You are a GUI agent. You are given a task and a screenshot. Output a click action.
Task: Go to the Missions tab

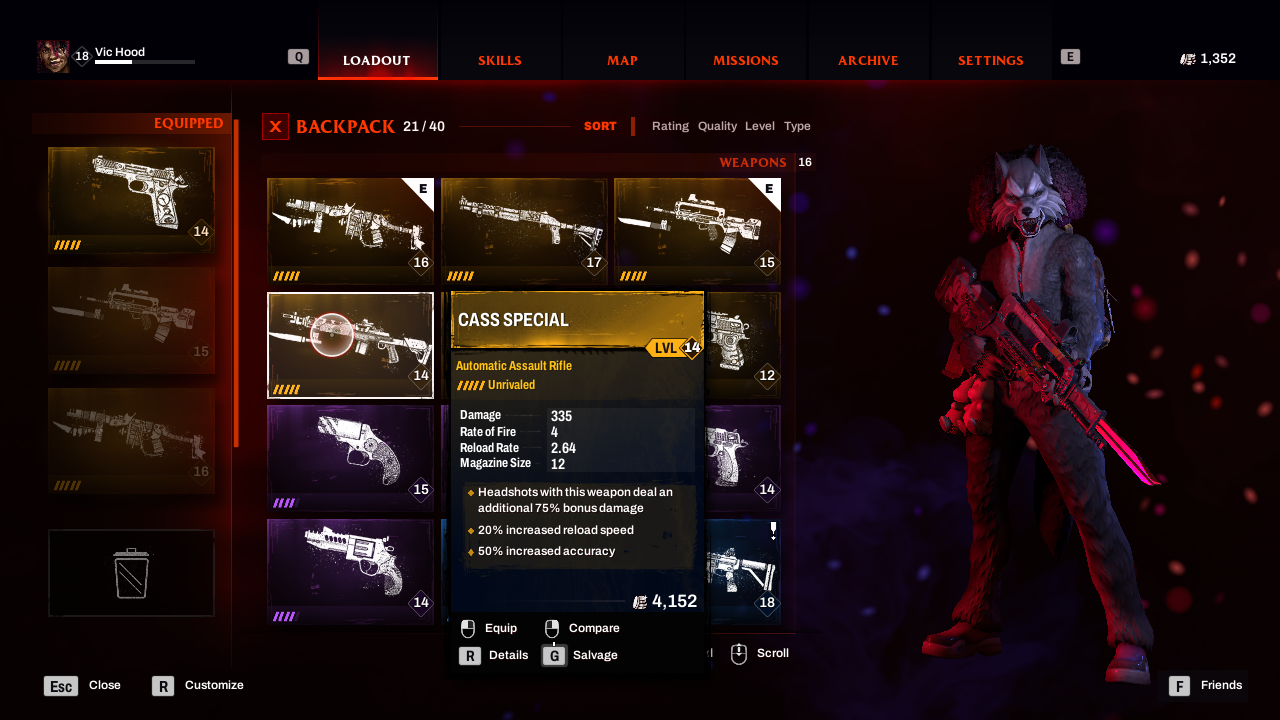tap(745, 60)
